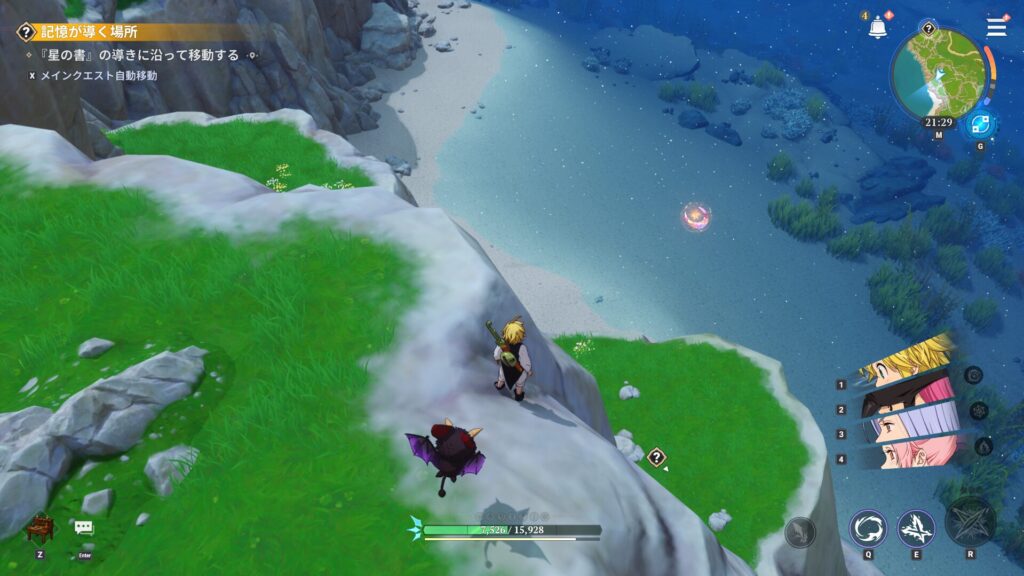
Task: Open the red wooden bench icon
Action: pyautogui.click(x=39, y=526)
